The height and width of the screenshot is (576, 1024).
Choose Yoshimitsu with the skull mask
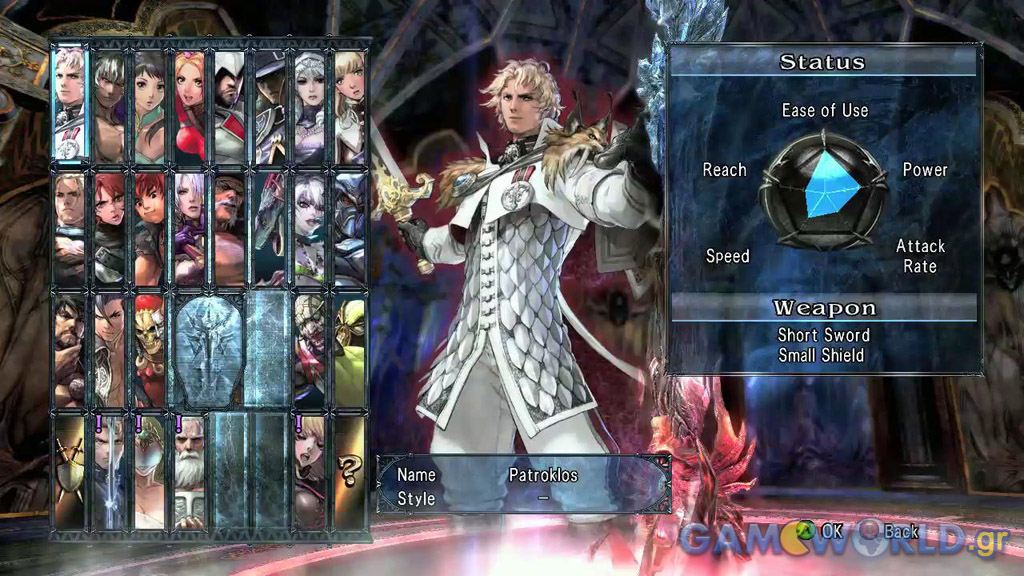150,350
